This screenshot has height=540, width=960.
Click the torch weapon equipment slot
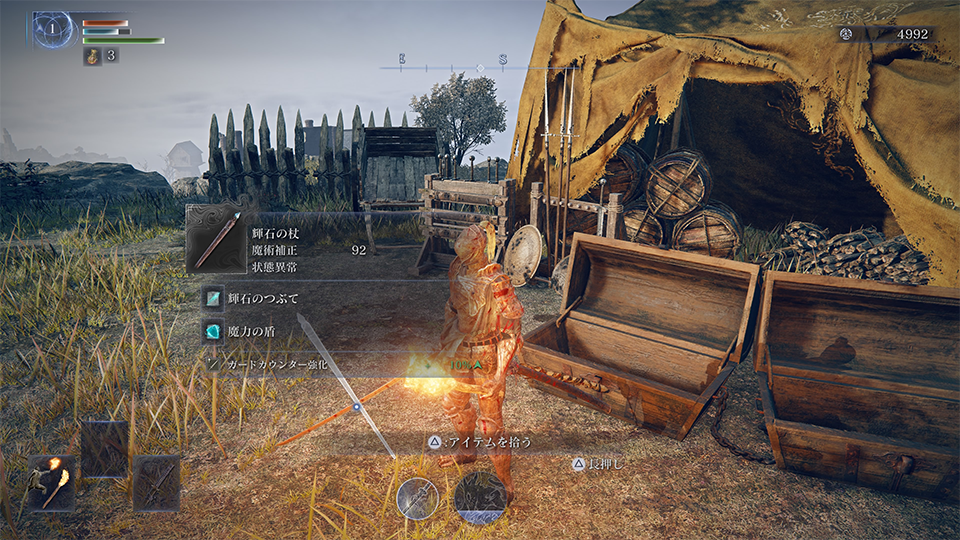pyautogui.click(x=51, y=484)
